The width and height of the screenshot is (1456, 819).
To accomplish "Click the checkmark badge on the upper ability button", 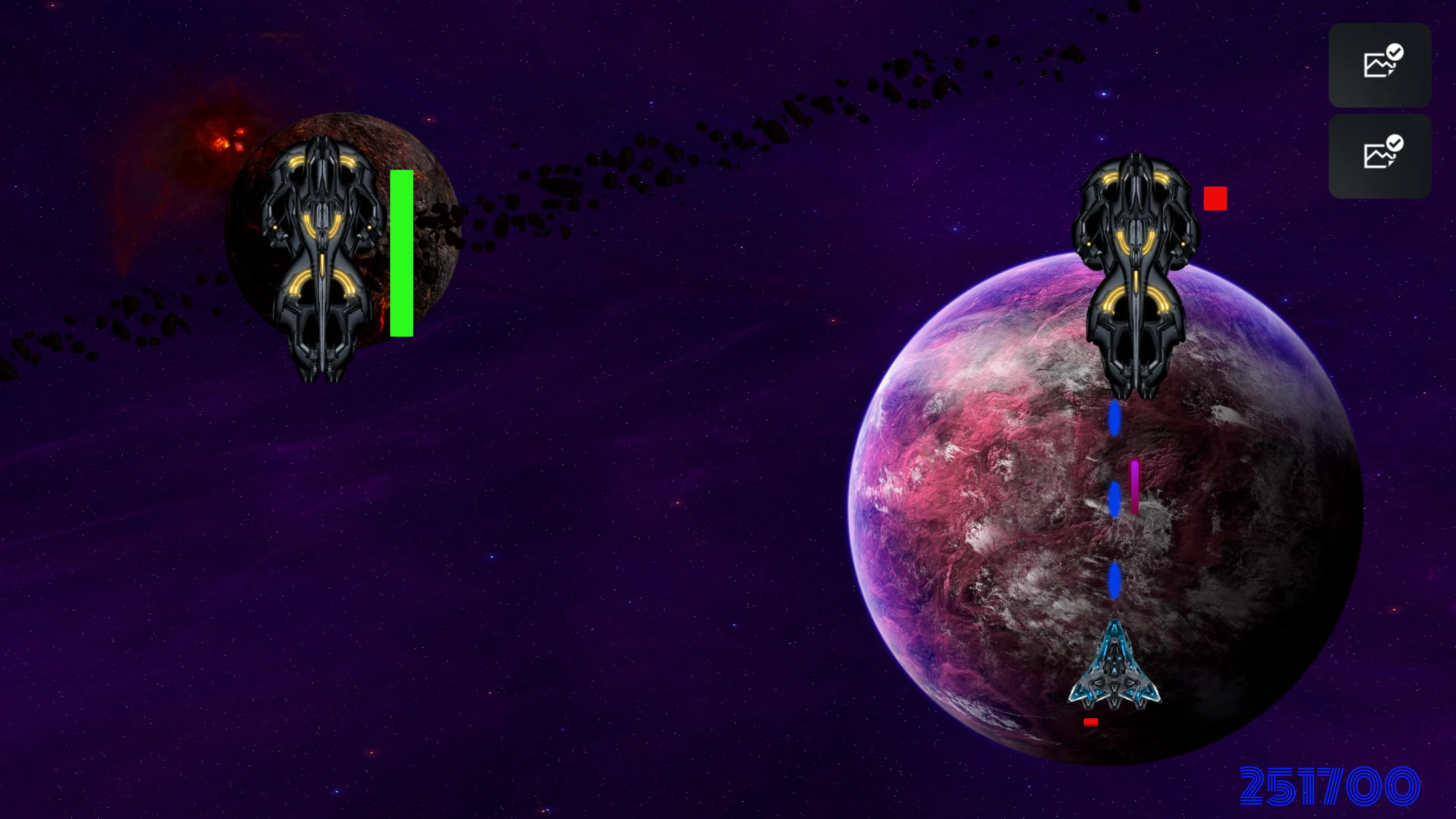I will [1395, 52].
